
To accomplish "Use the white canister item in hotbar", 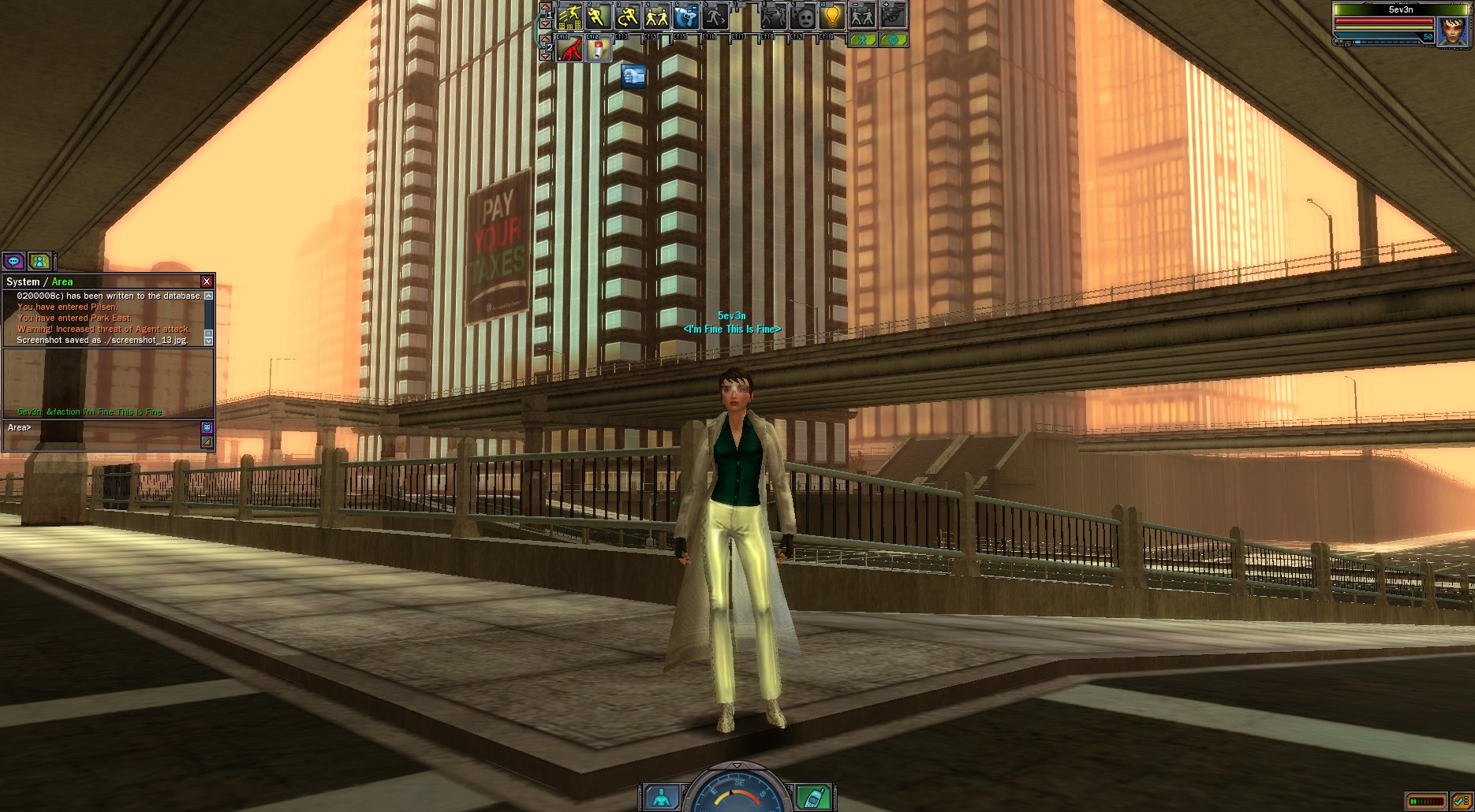I will 598,50.
